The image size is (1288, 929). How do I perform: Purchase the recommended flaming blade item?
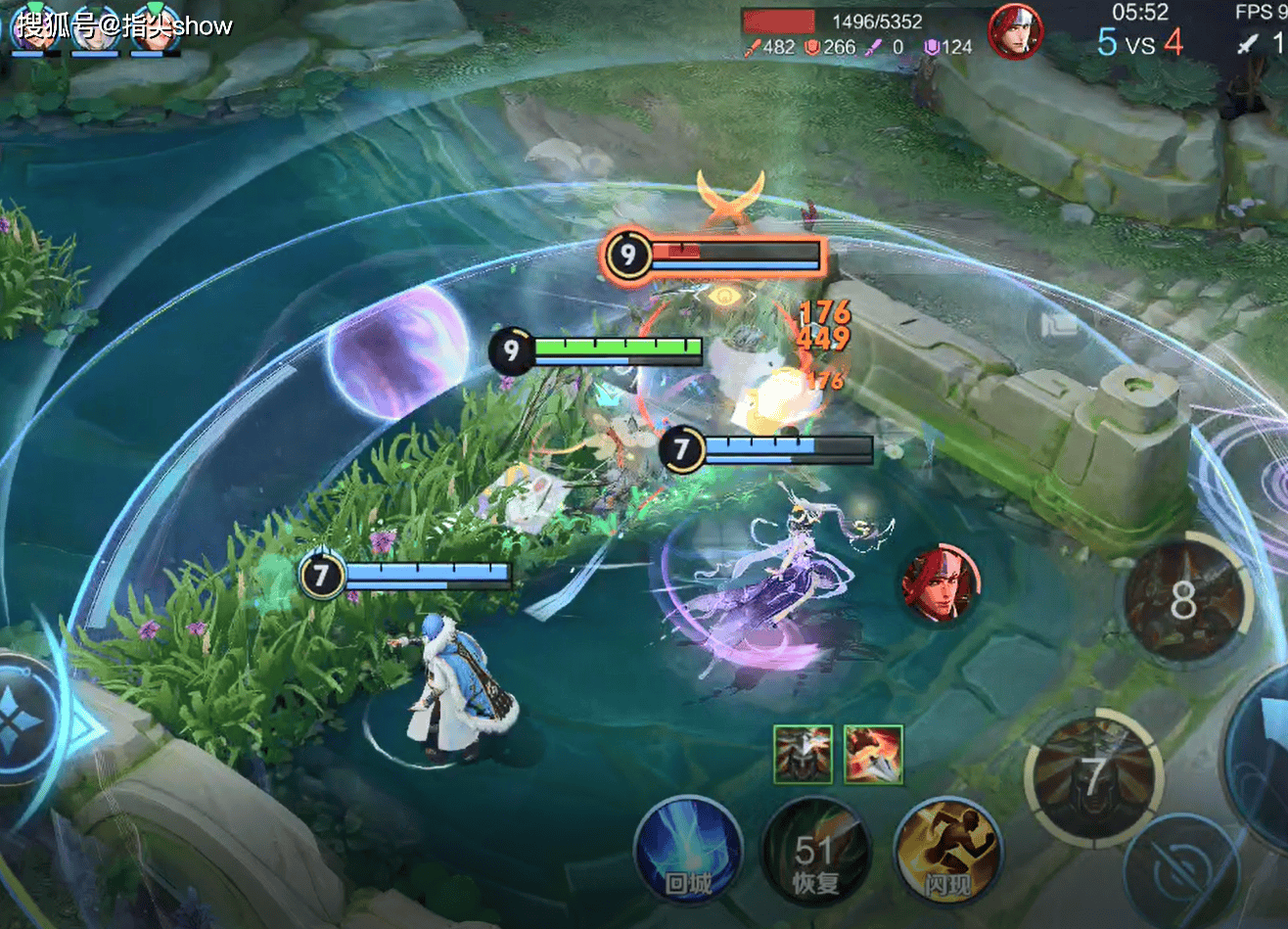pos(873,754)
